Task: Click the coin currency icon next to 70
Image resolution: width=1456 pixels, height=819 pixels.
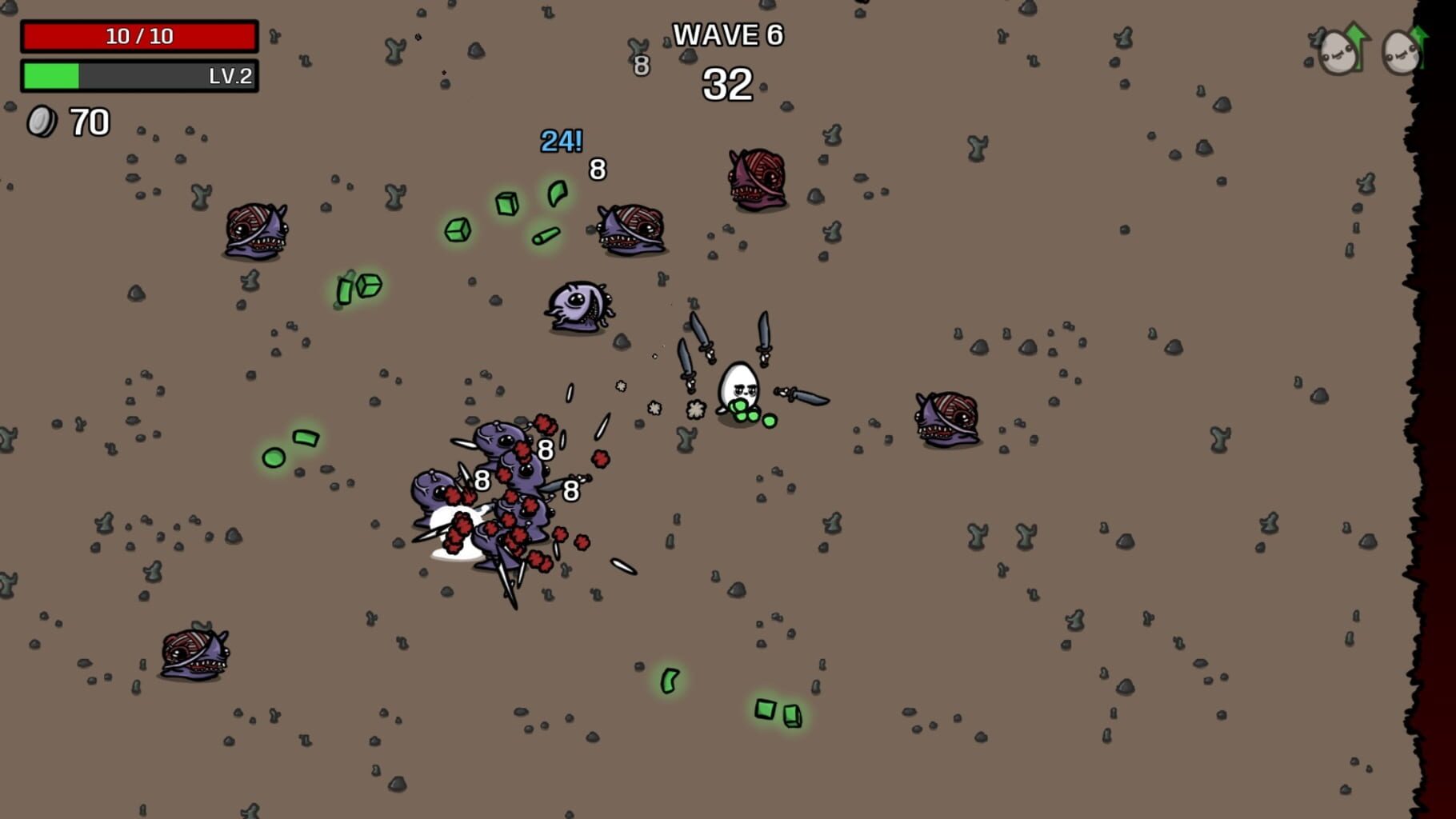Action: (x=42, y=122)
